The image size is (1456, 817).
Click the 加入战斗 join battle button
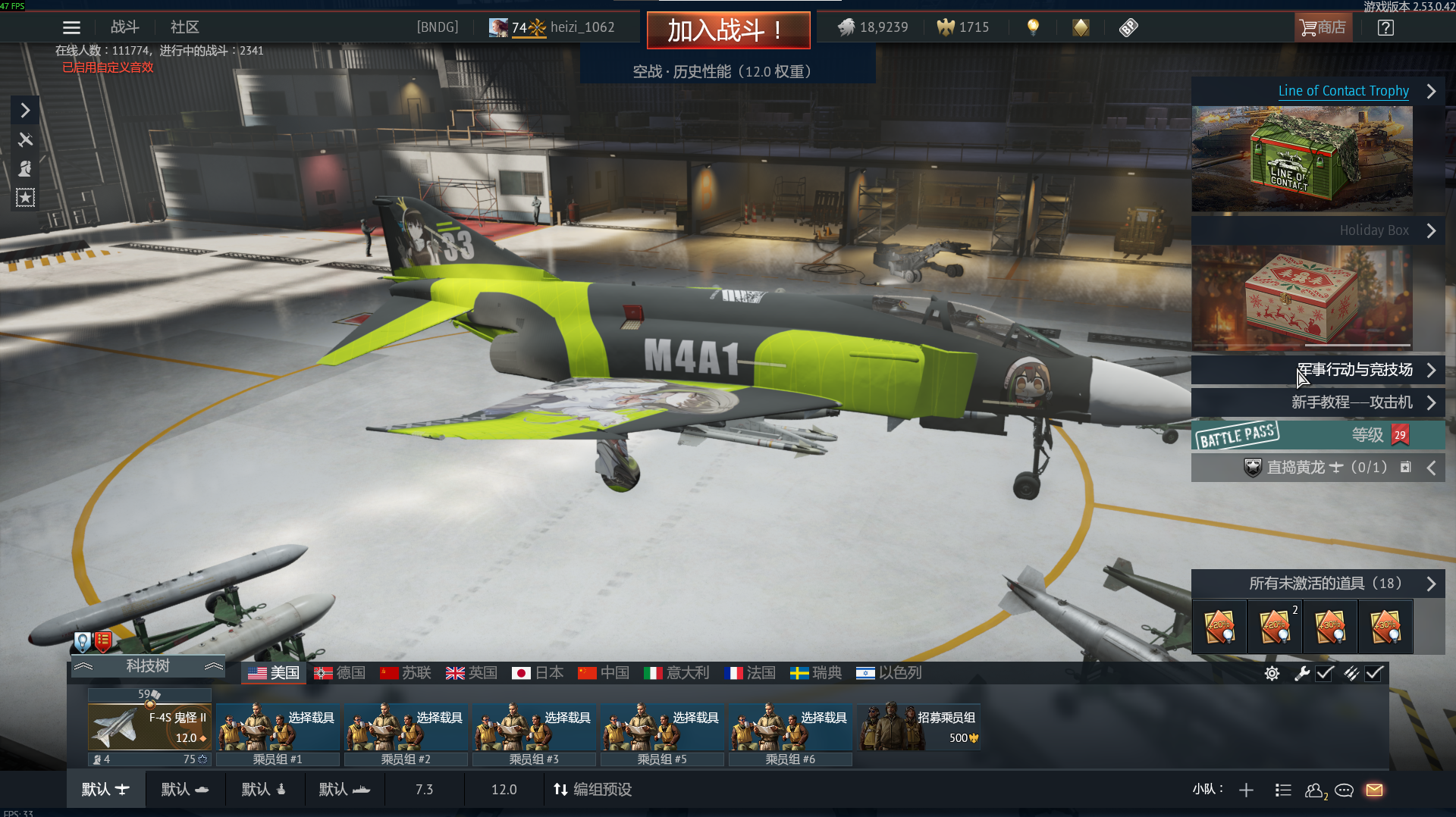(728, 30)
